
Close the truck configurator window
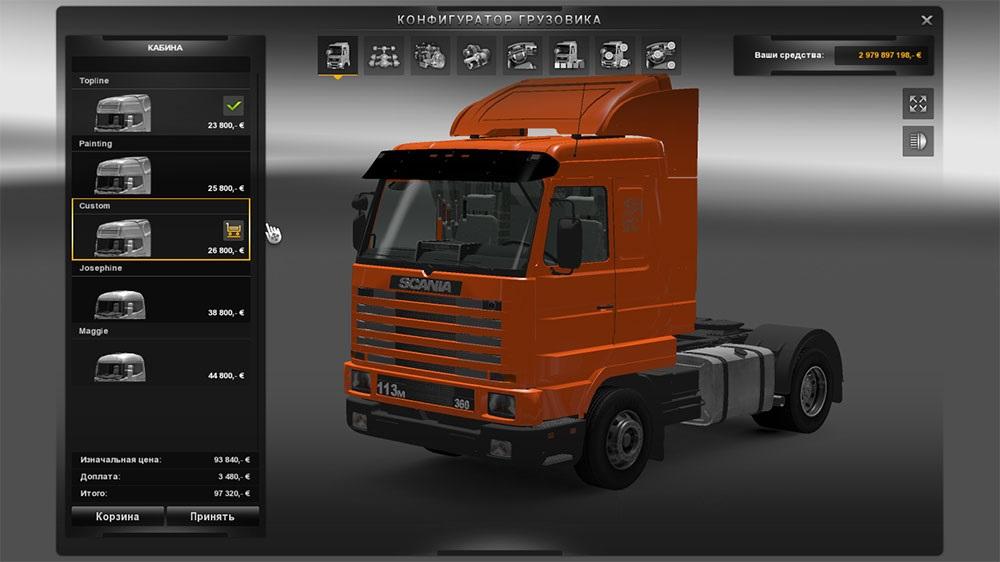[x=926, y=19]
